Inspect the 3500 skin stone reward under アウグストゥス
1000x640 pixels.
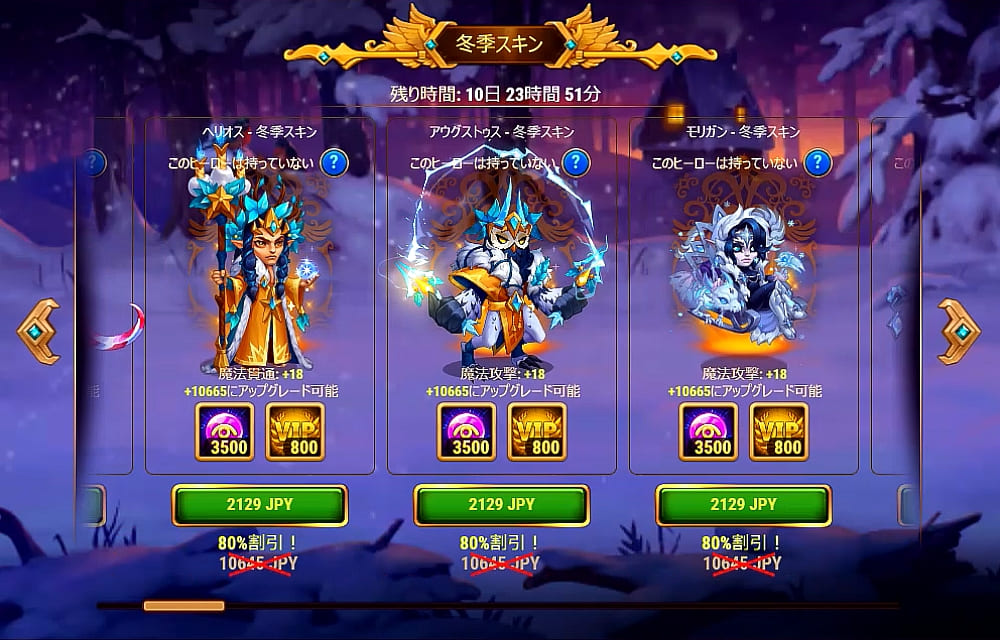coord(467,432)
